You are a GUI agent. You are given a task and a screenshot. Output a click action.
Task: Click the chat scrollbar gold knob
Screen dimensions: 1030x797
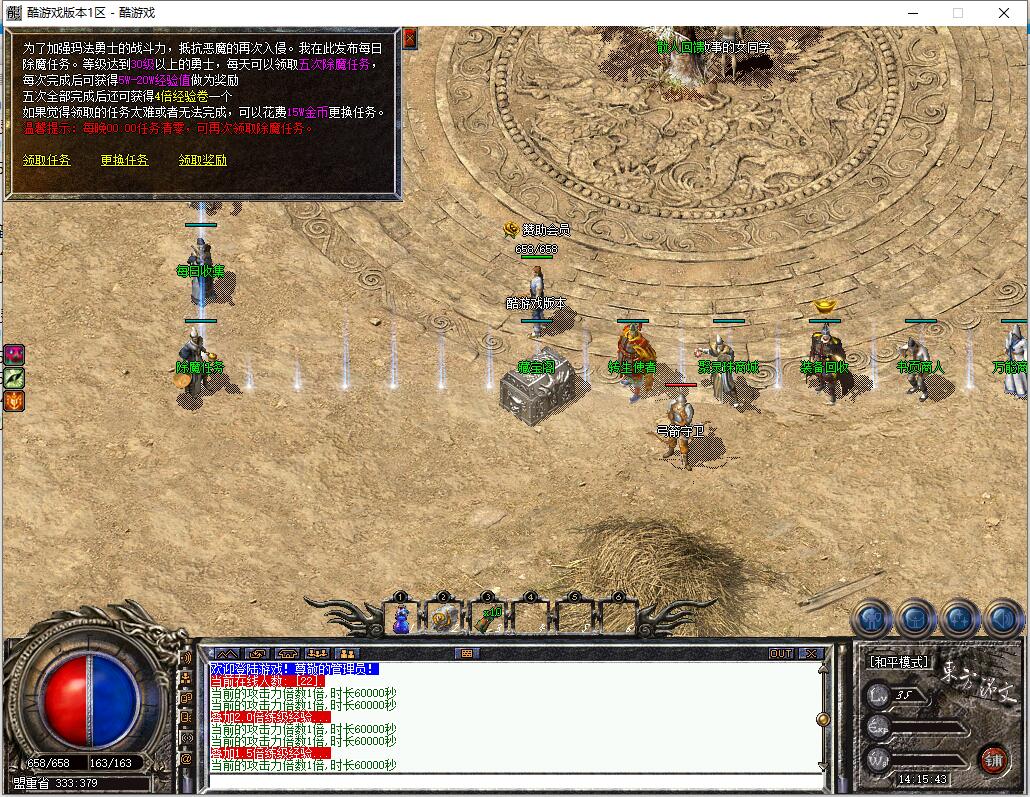coord(823,718)
